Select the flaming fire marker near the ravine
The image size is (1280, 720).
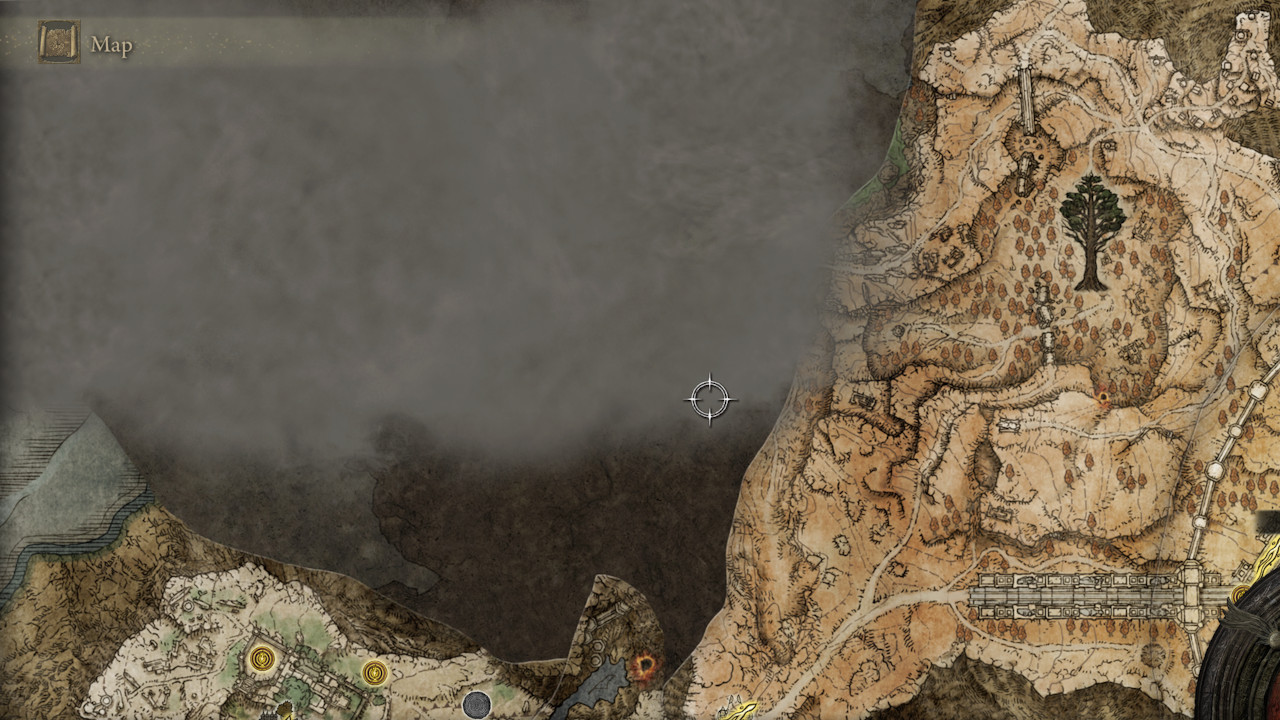click(x=645, y=665)
